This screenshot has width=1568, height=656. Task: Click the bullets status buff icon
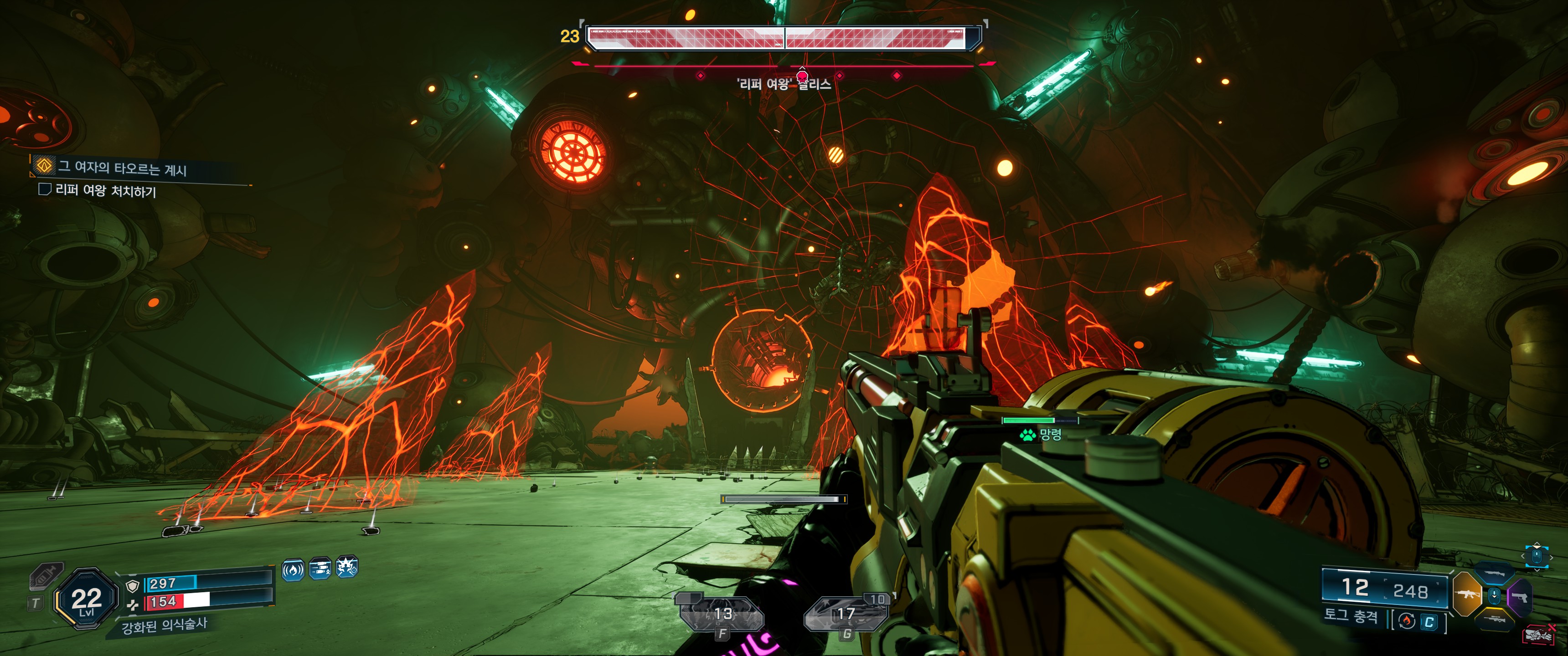[x=320, y=569]
